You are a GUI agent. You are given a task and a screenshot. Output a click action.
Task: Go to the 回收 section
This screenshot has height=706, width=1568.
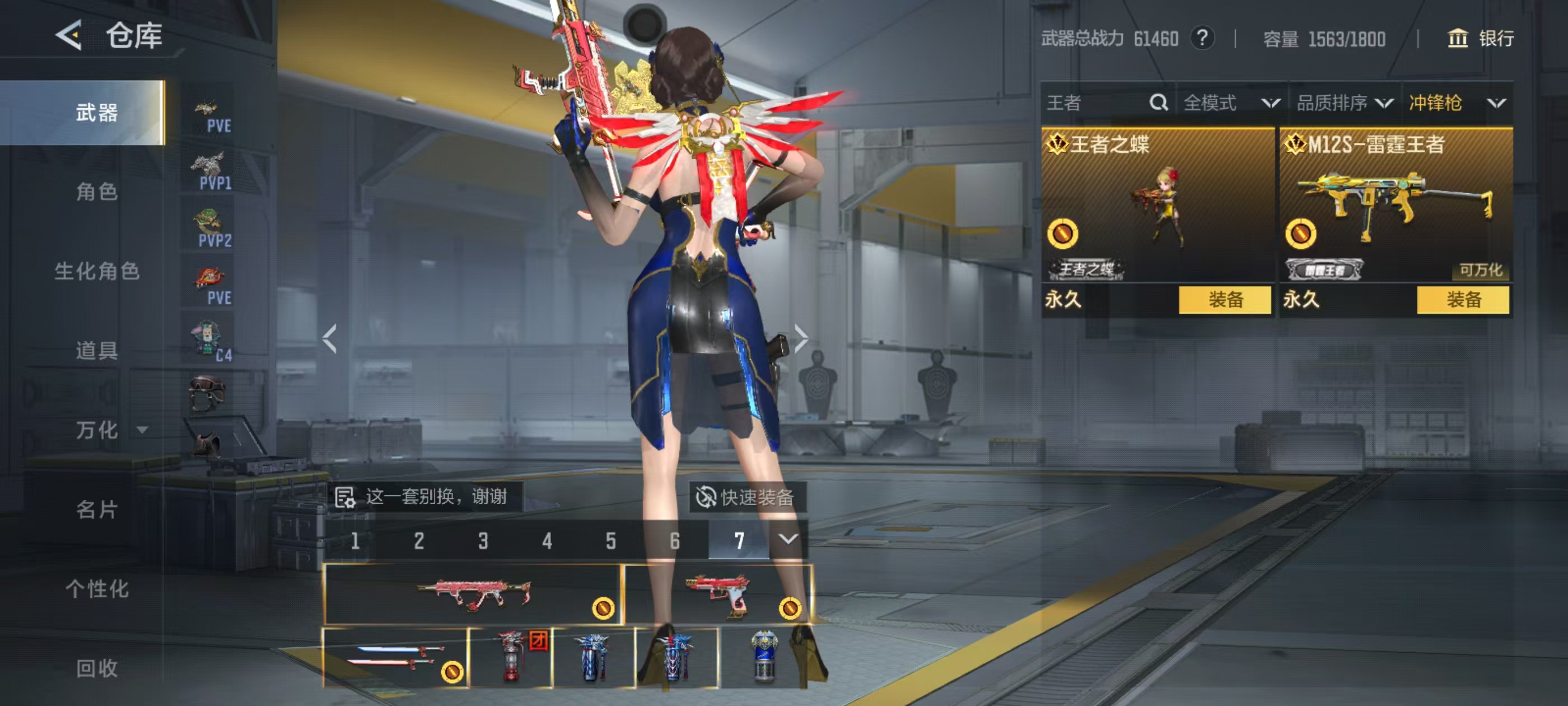pos(97,668)
